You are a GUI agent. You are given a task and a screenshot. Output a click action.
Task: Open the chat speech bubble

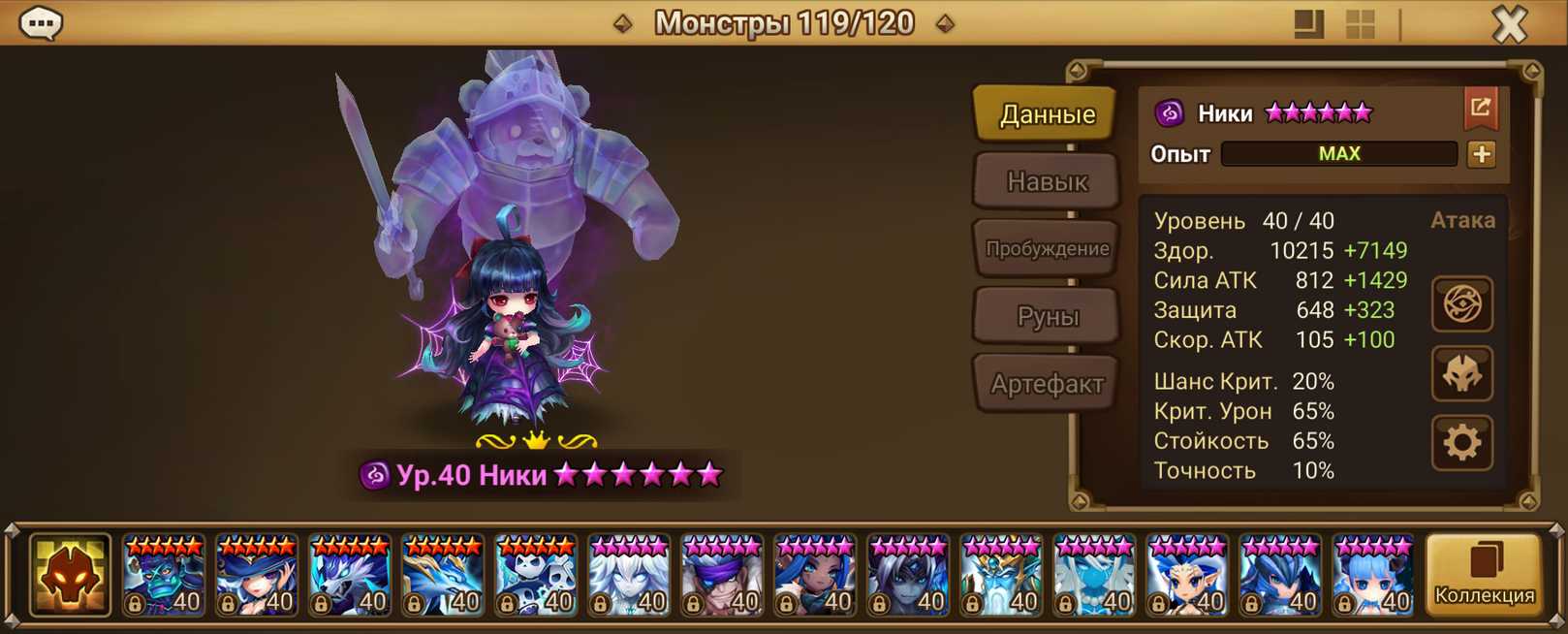click(41, 22)
